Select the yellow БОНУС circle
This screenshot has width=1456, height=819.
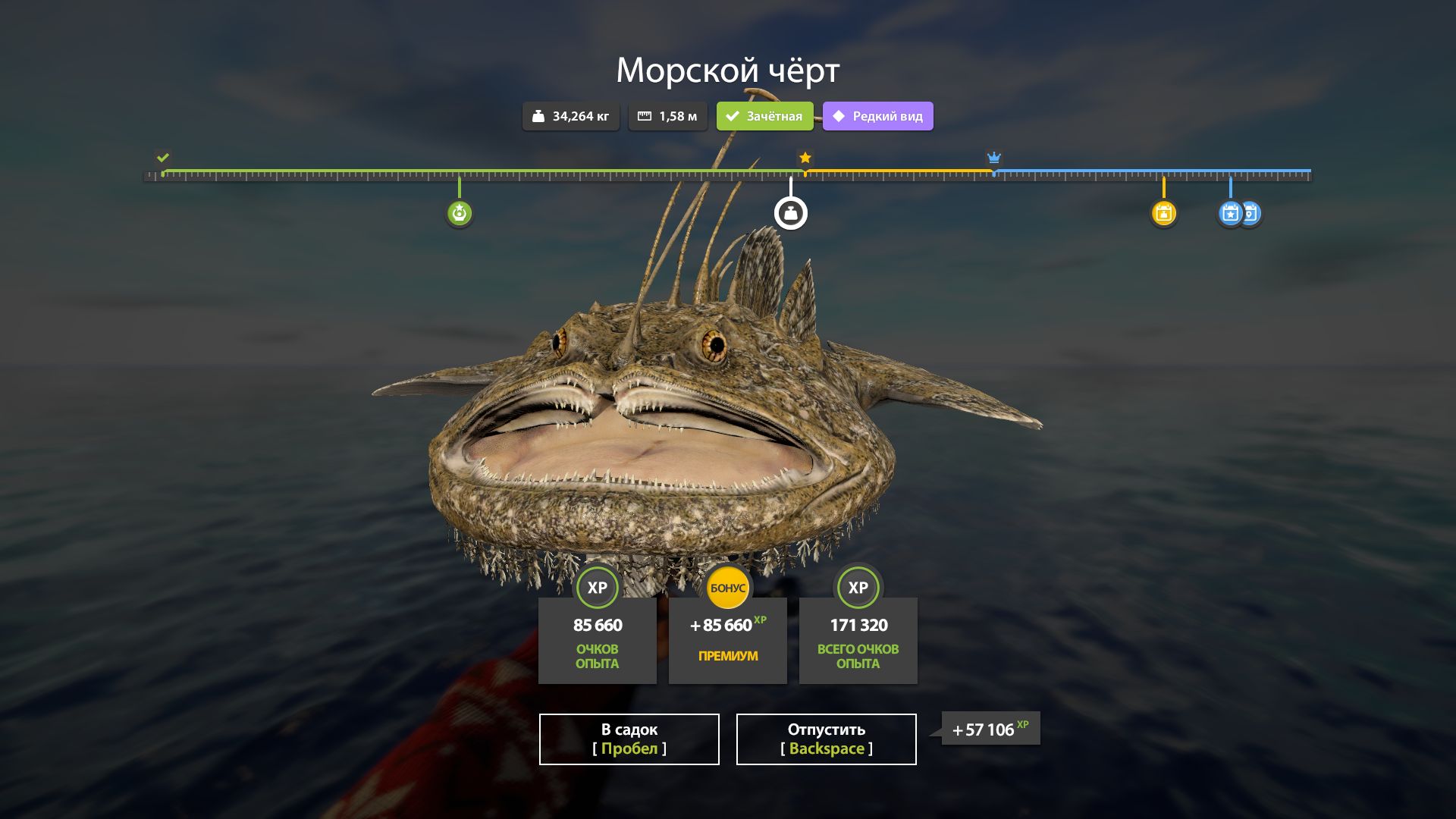coord(727,587)
